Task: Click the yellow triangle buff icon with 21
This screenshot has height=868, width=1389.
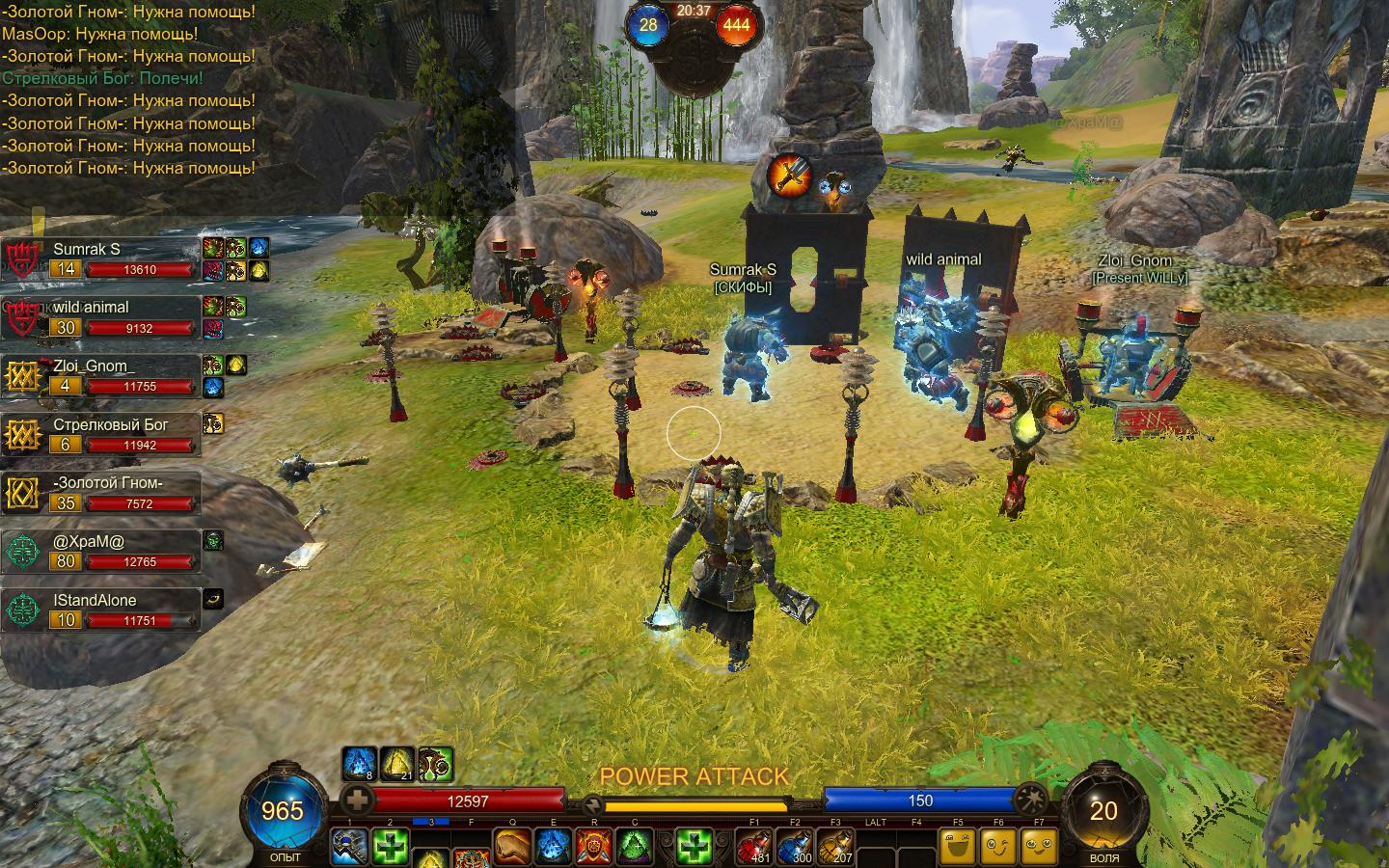Action: pos(396,764)
